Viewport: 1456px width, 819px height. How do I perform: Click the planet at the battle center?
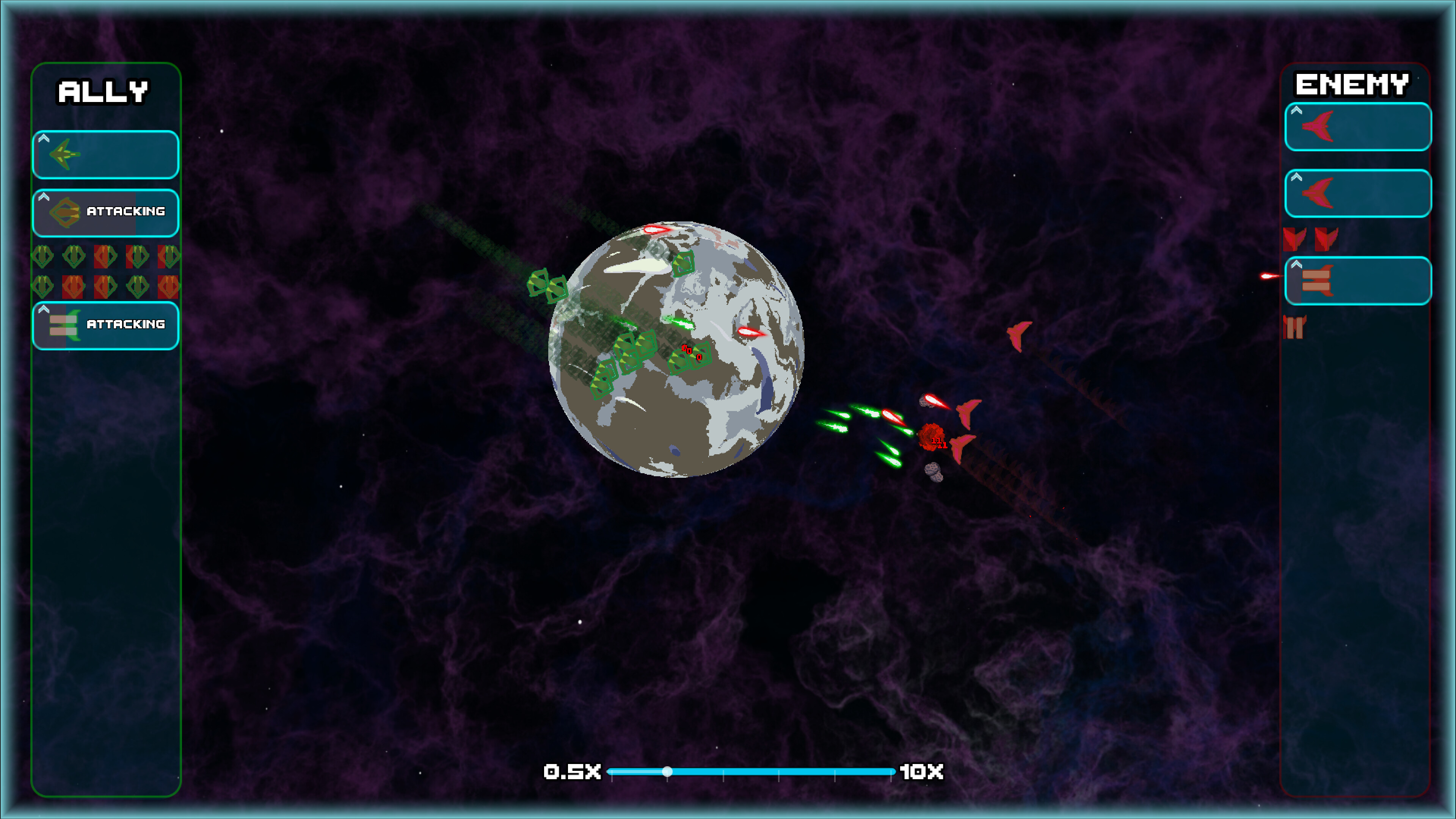pyautogui.click(x=678, y=348)
